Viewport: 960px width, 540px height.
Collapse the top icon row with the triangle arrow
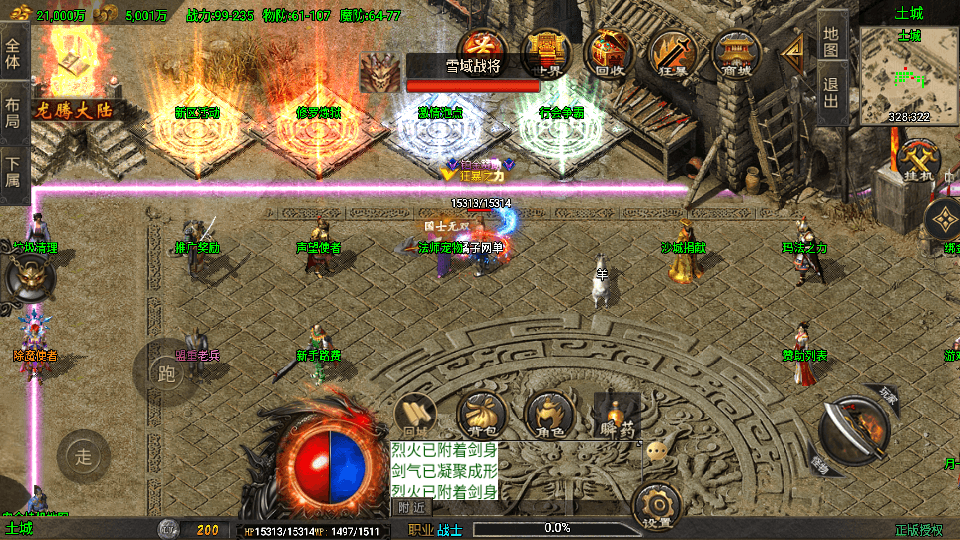795,50
